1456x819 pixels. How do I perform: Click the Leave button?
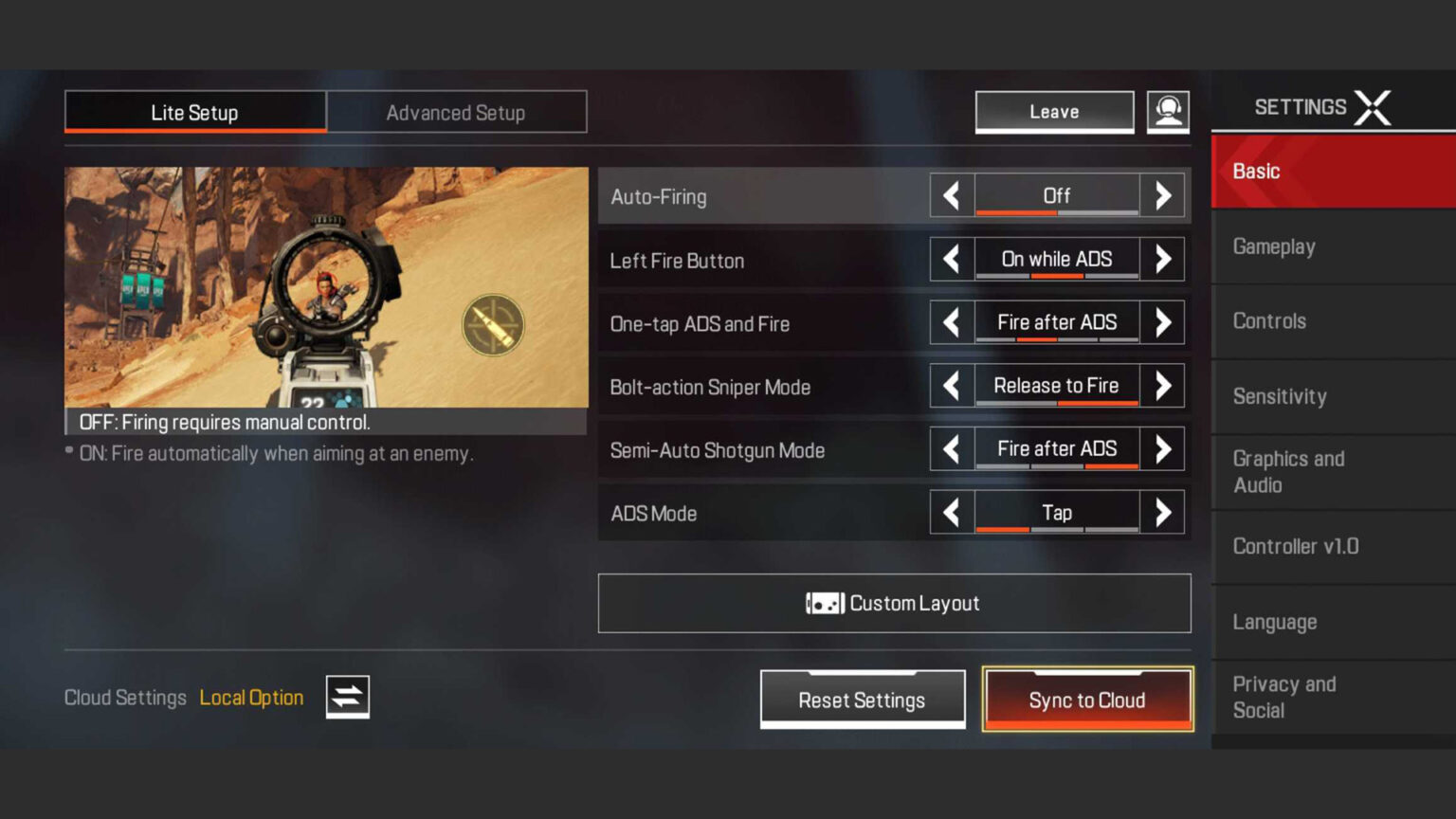pos(1054,112)
